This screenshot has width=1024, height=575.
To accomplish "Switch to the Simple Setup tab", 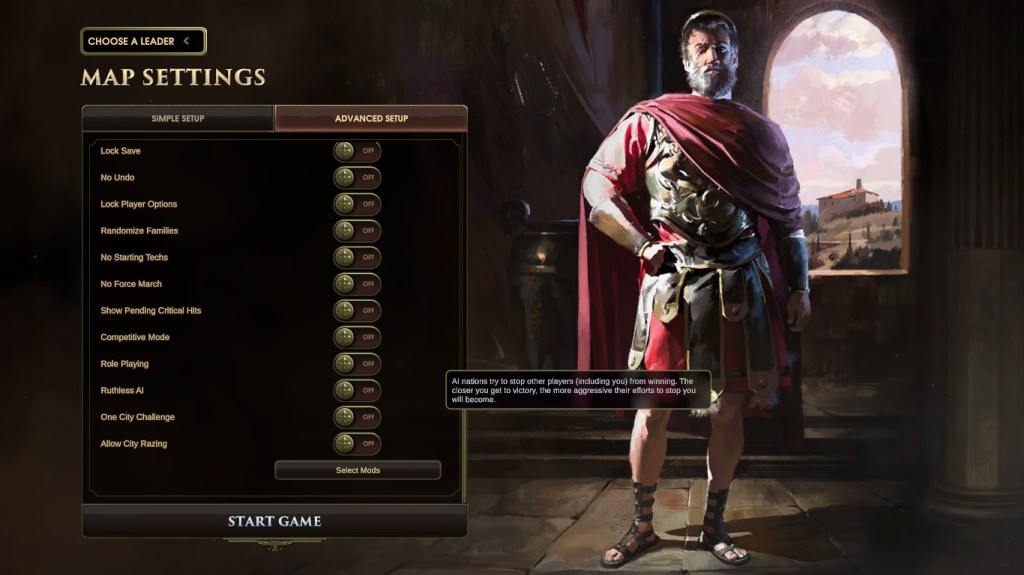I will coord(178,118).
